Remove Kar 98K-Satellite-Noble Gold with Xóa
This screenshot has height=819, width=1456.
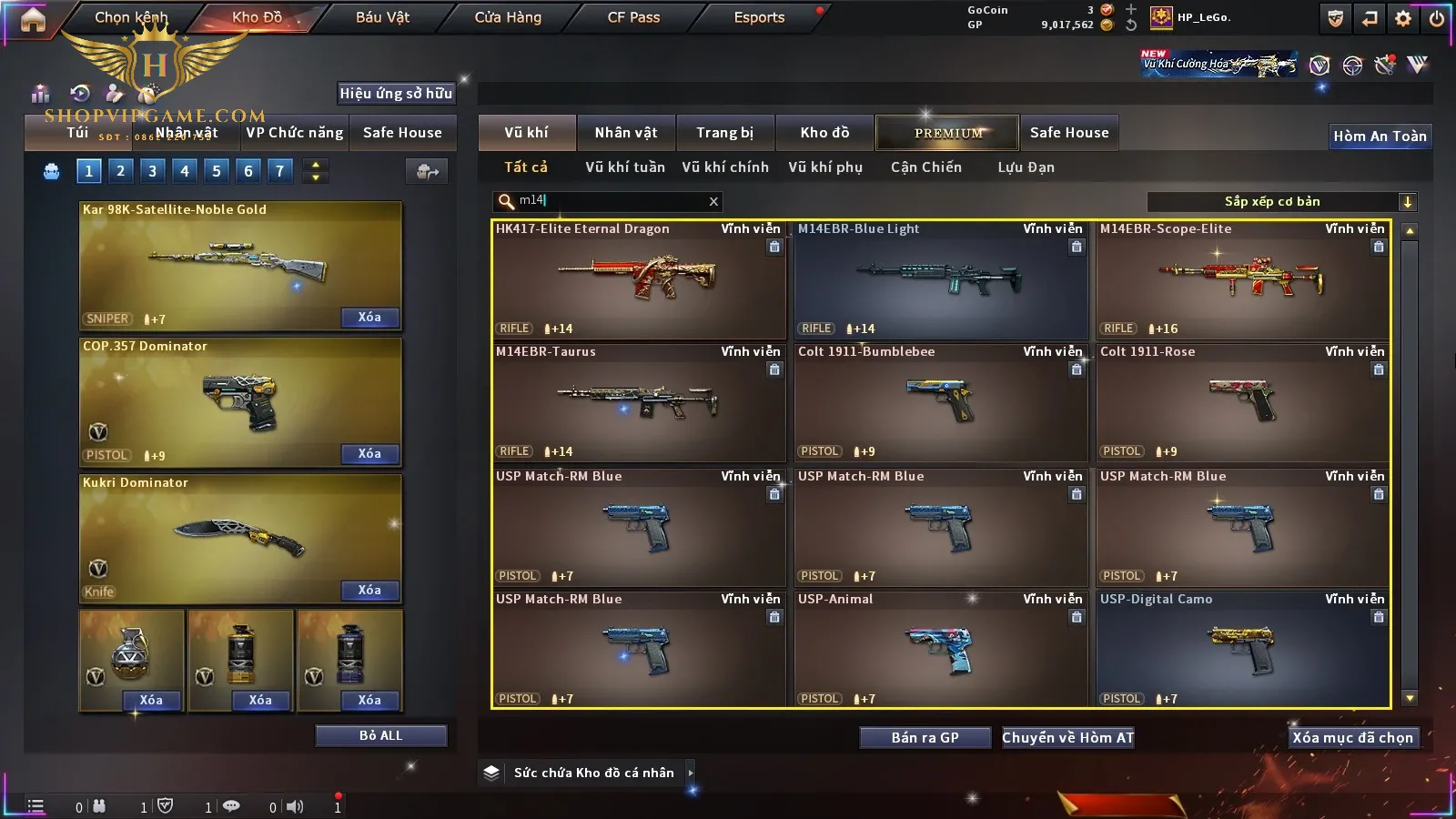pyautogui.click(x=369, y=318)
